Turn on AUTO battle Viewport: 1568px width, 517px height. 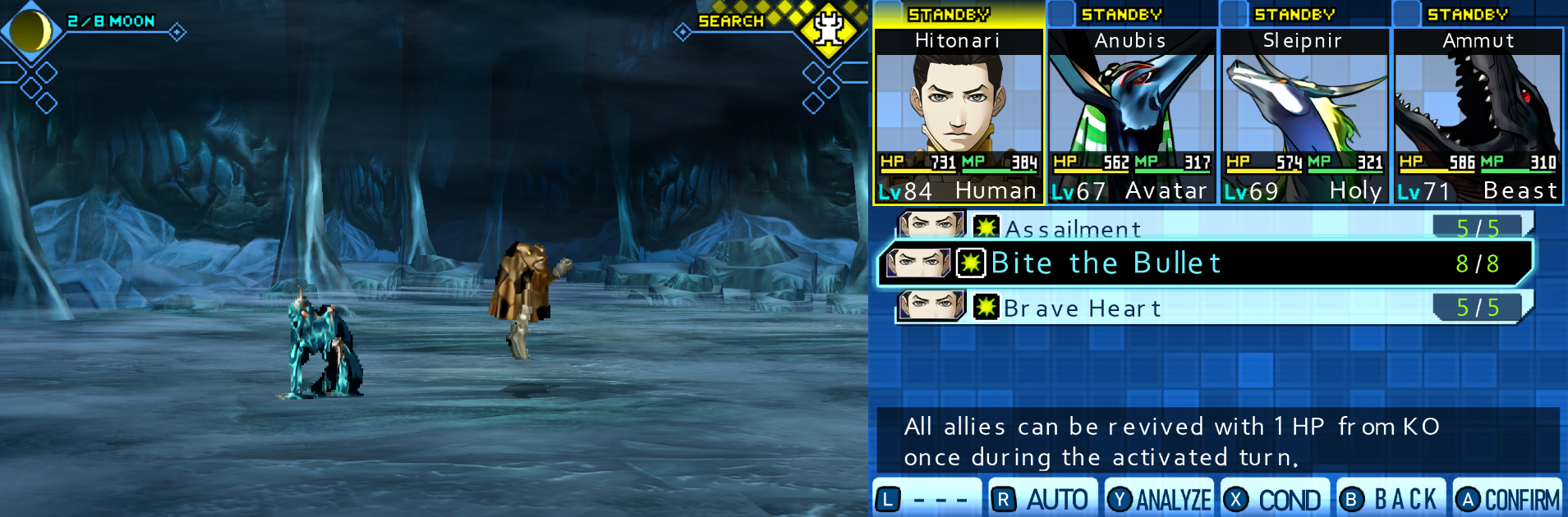coord(1042,499)
